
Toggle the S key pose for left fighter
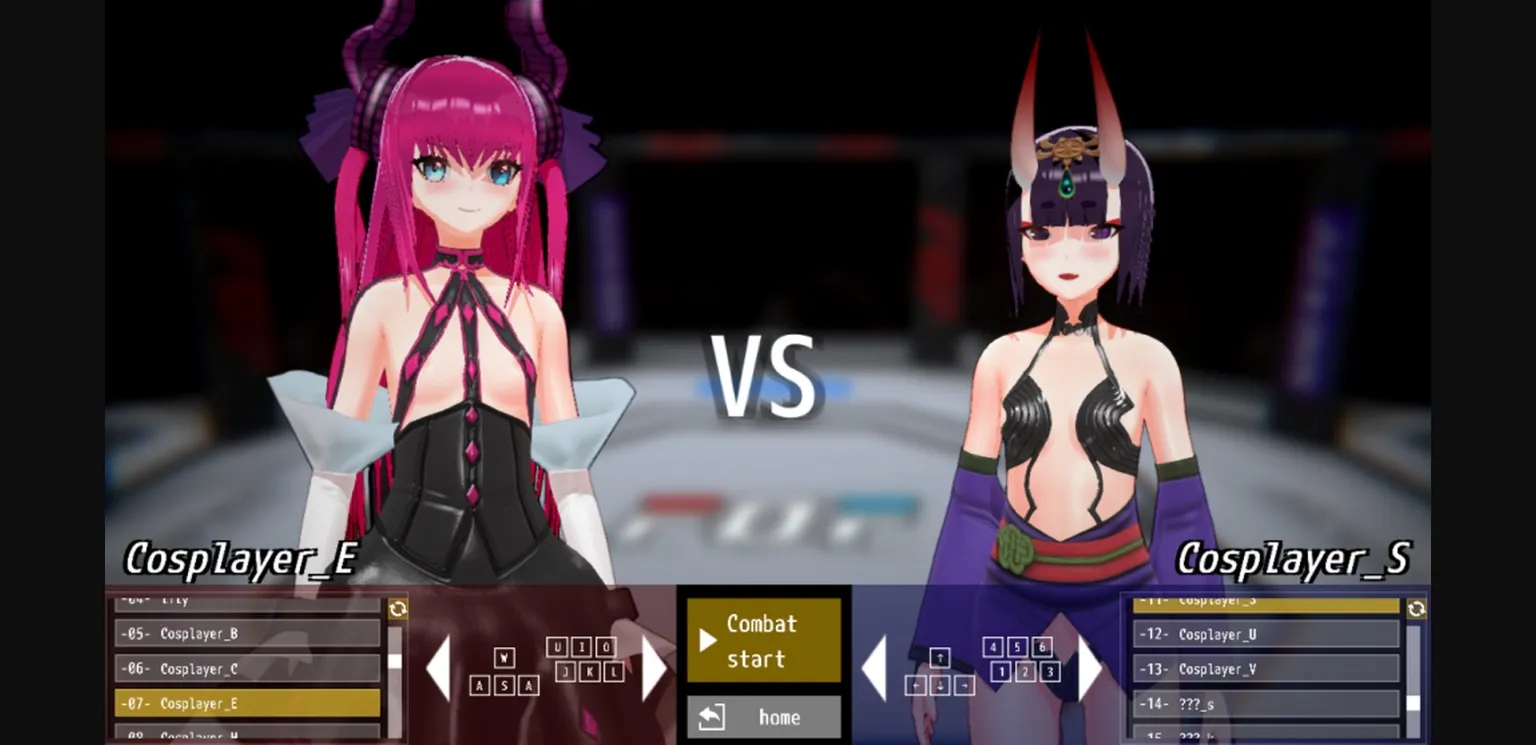coord(503,687)
